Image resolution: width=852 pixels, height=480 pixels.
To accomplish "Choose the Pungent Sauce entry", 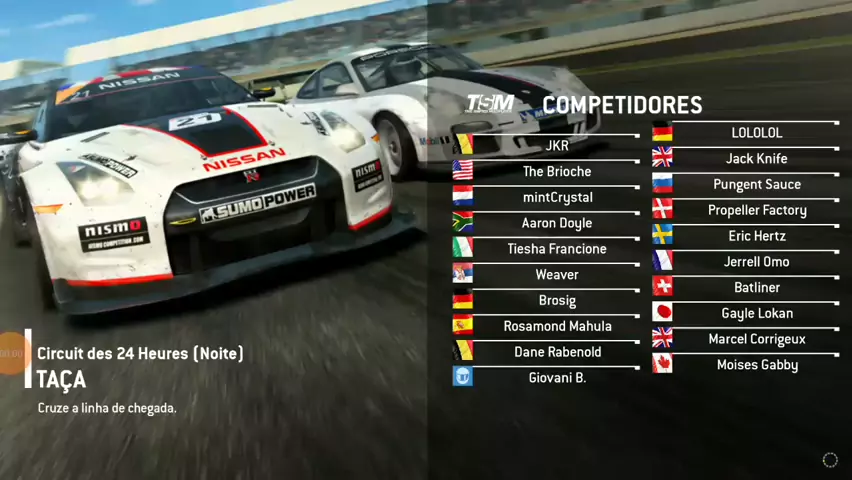I will coord(756,185).
